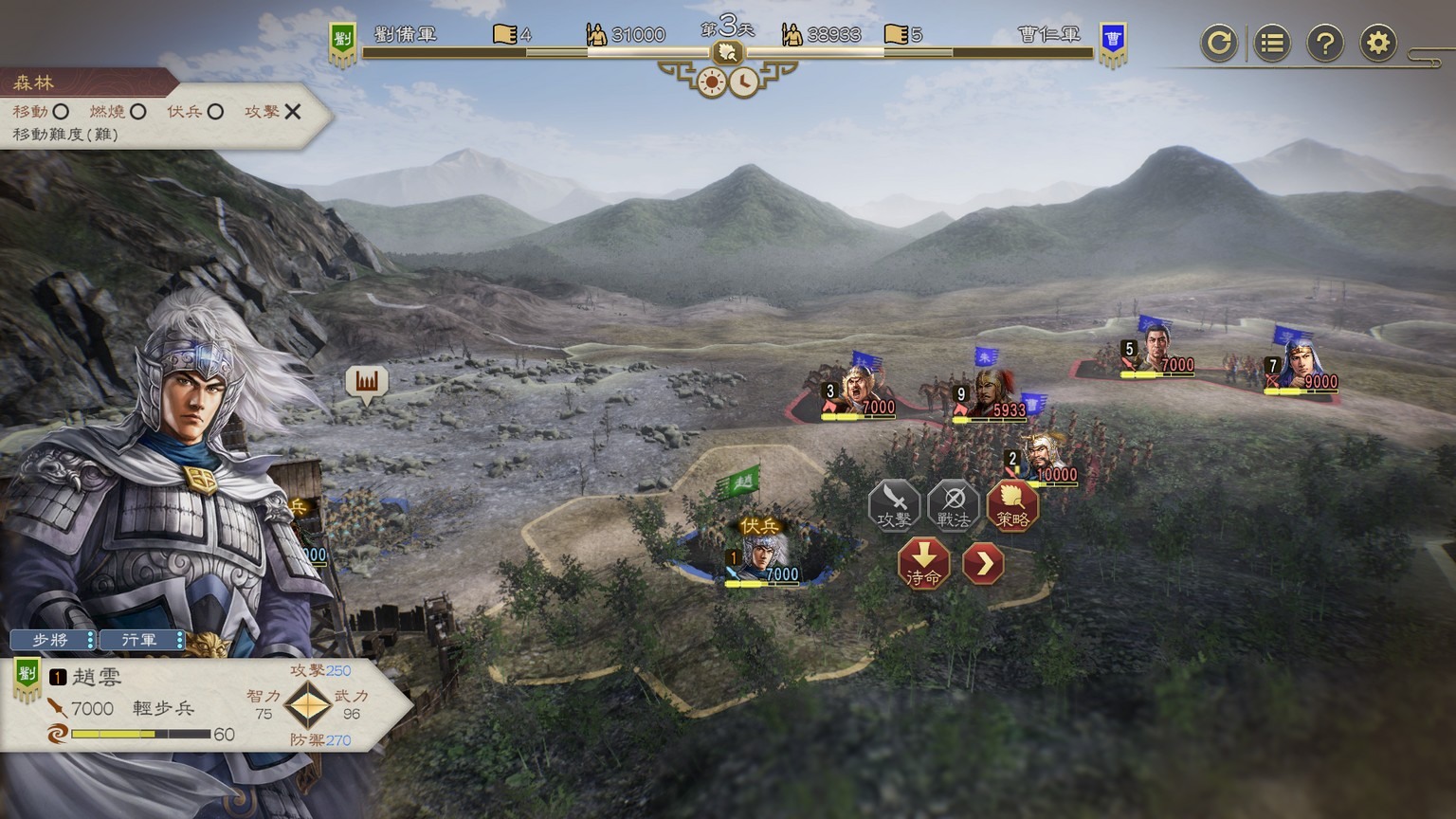The width and height of the screenshot is (1456, 819).
Task: Select the 攻擊 attack command
Action: click(894, 504)
